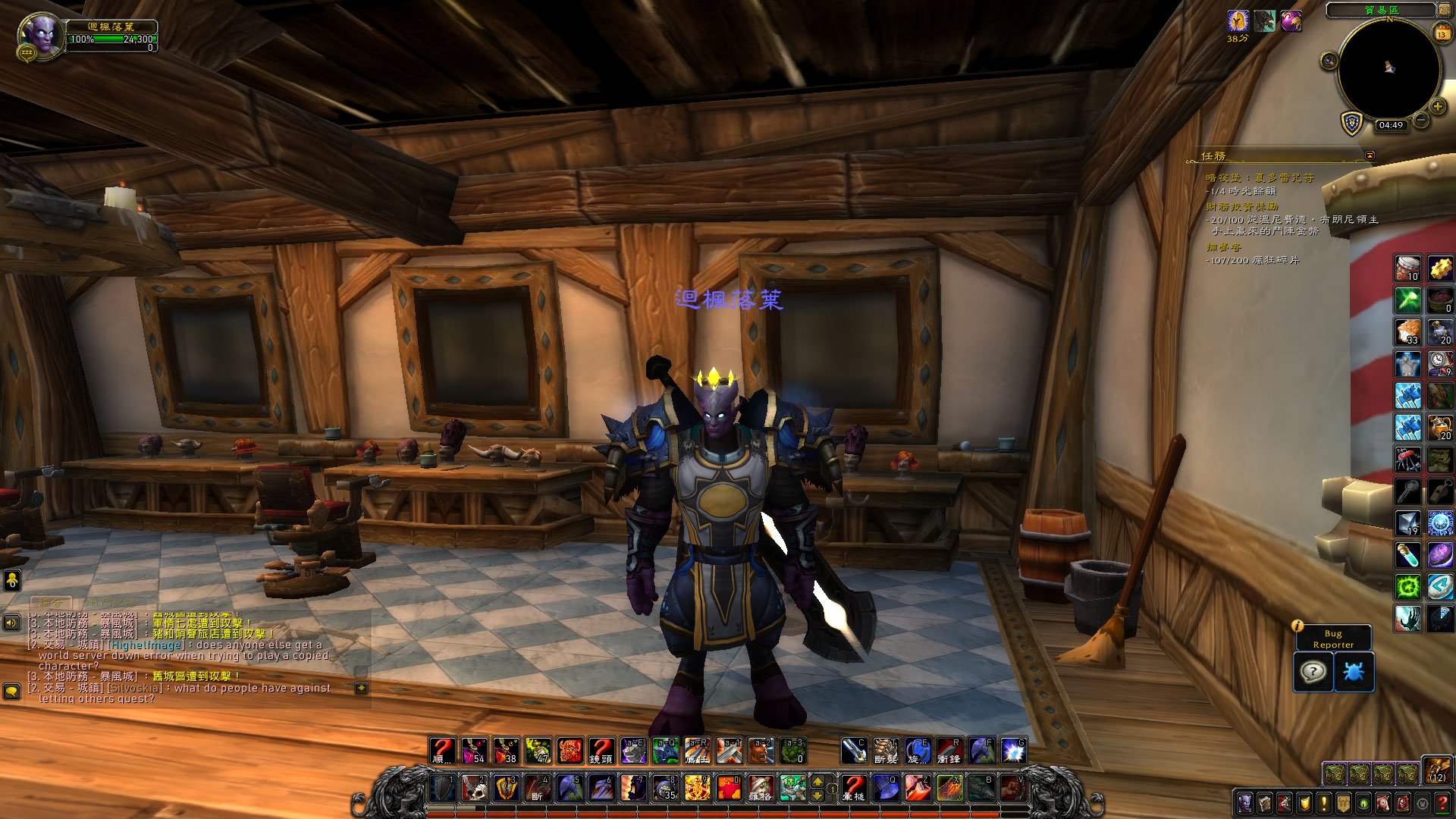1456x819 pixels.
Task: Open the feedback speech-bubble question button
Action: pos(1313,672)
